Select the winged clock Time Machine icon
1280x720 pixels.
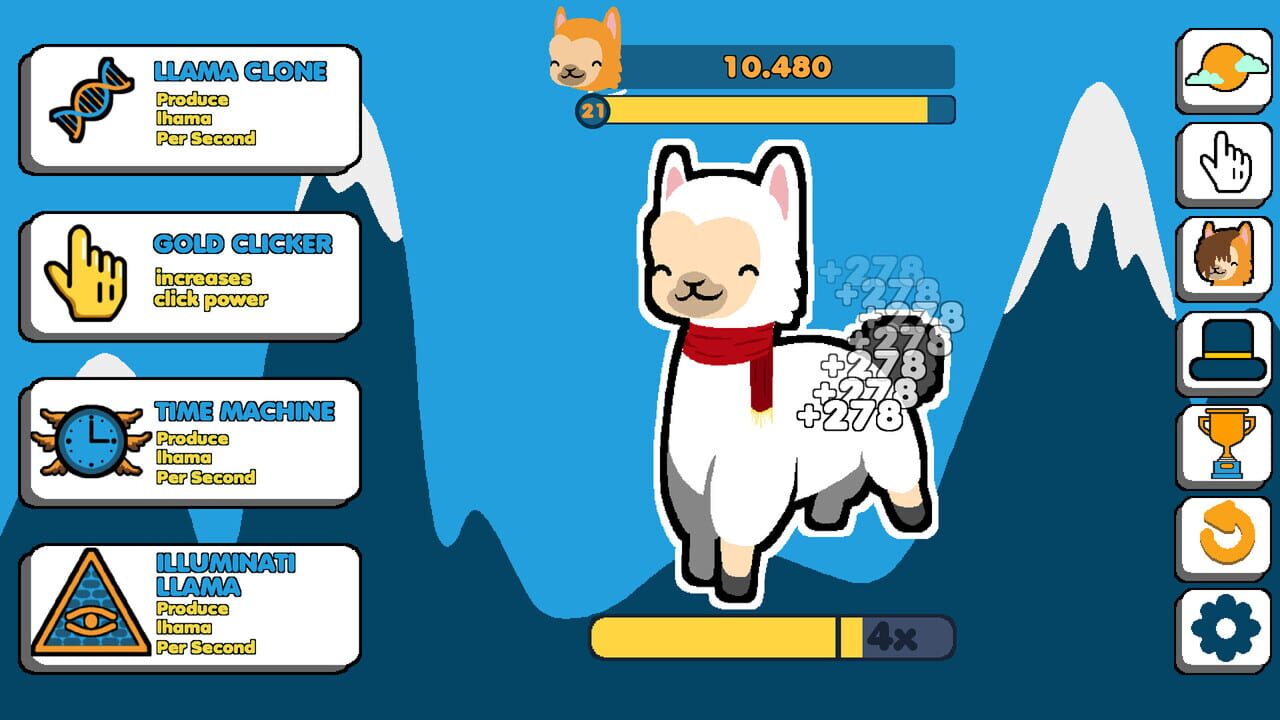[88, 438]
